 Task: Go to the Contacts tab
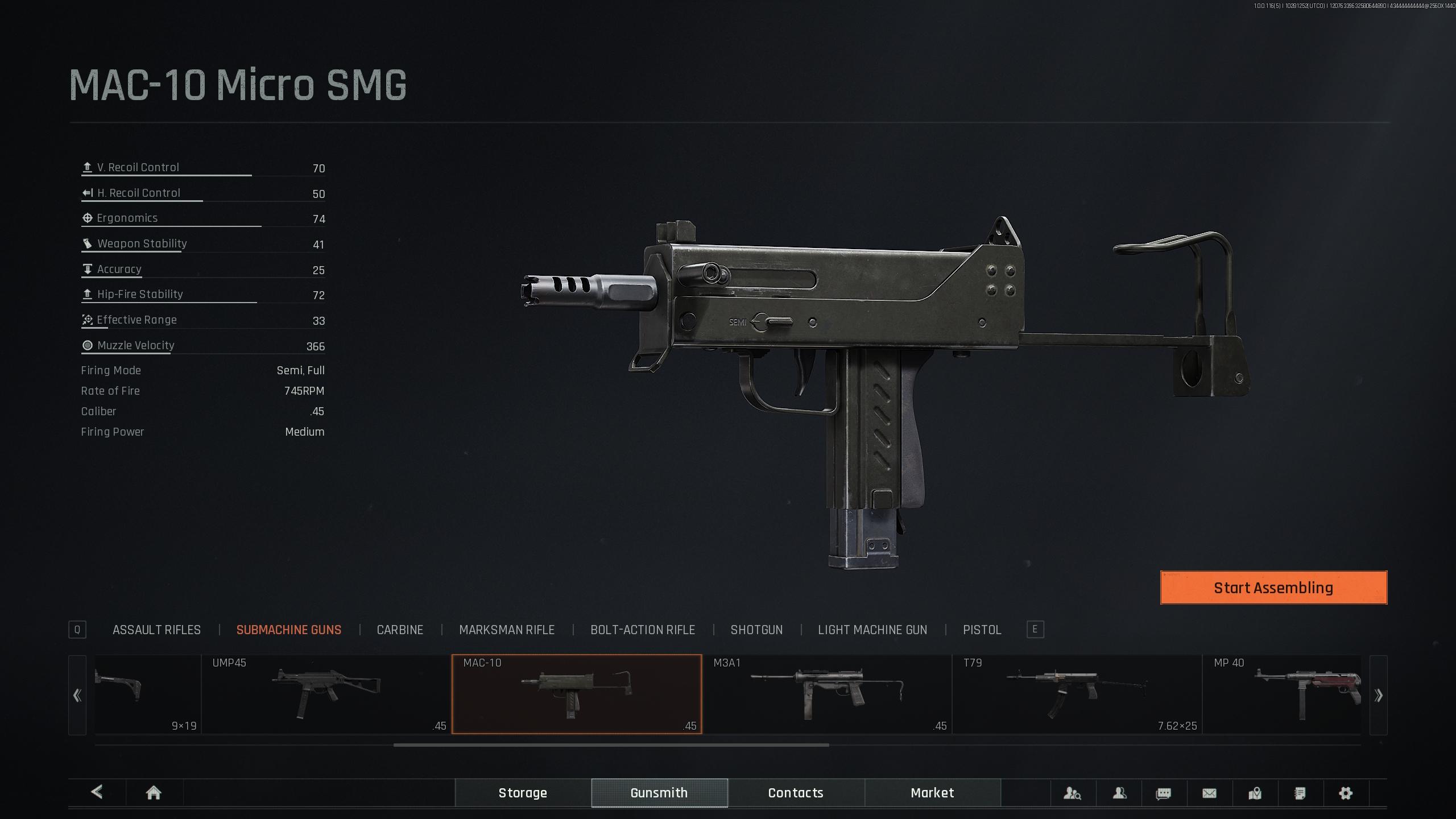coord(796,793)
